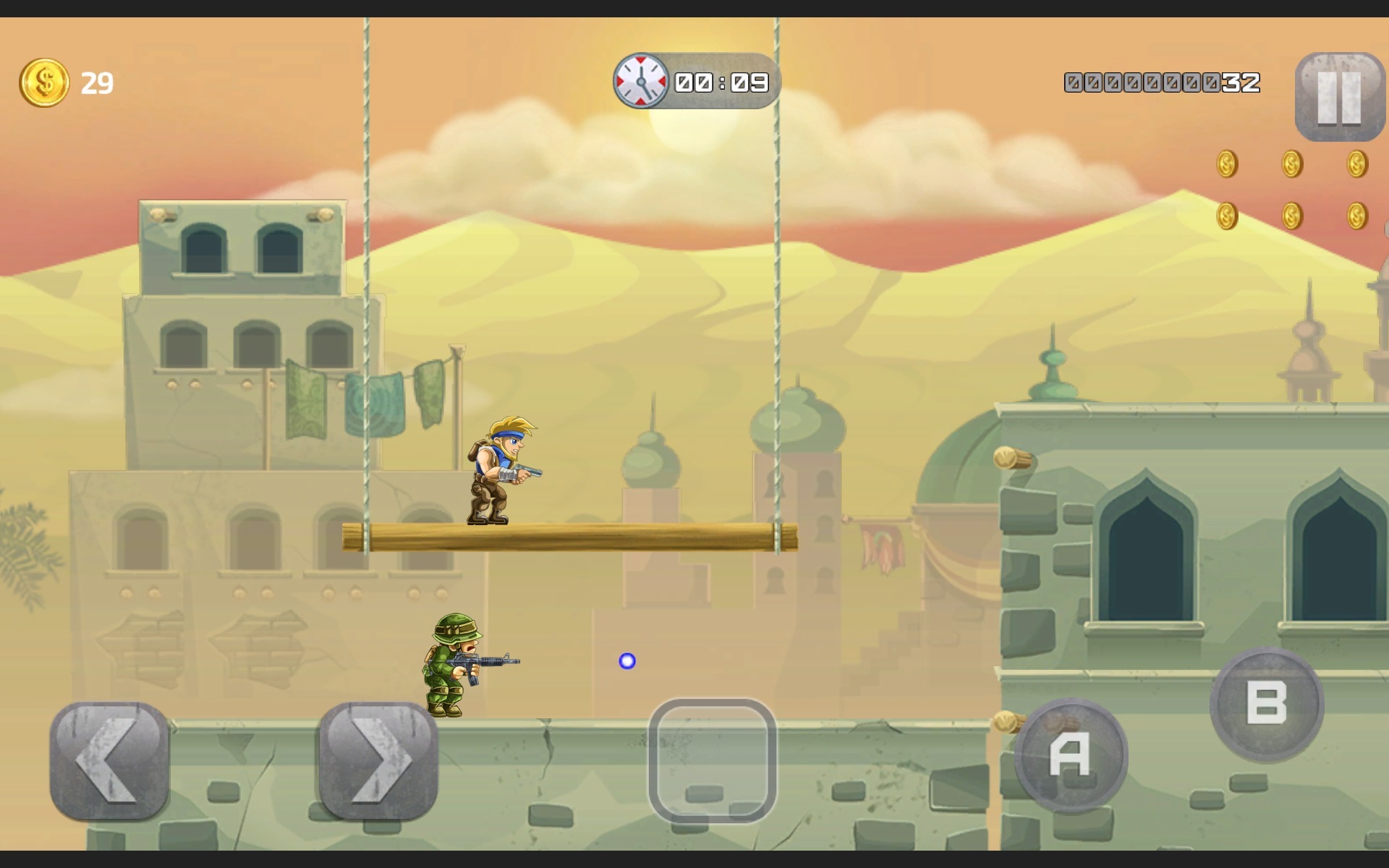Tap the right arrow movement button
Viewport: 1389px width, 868px height.
[x=378, y=760]
